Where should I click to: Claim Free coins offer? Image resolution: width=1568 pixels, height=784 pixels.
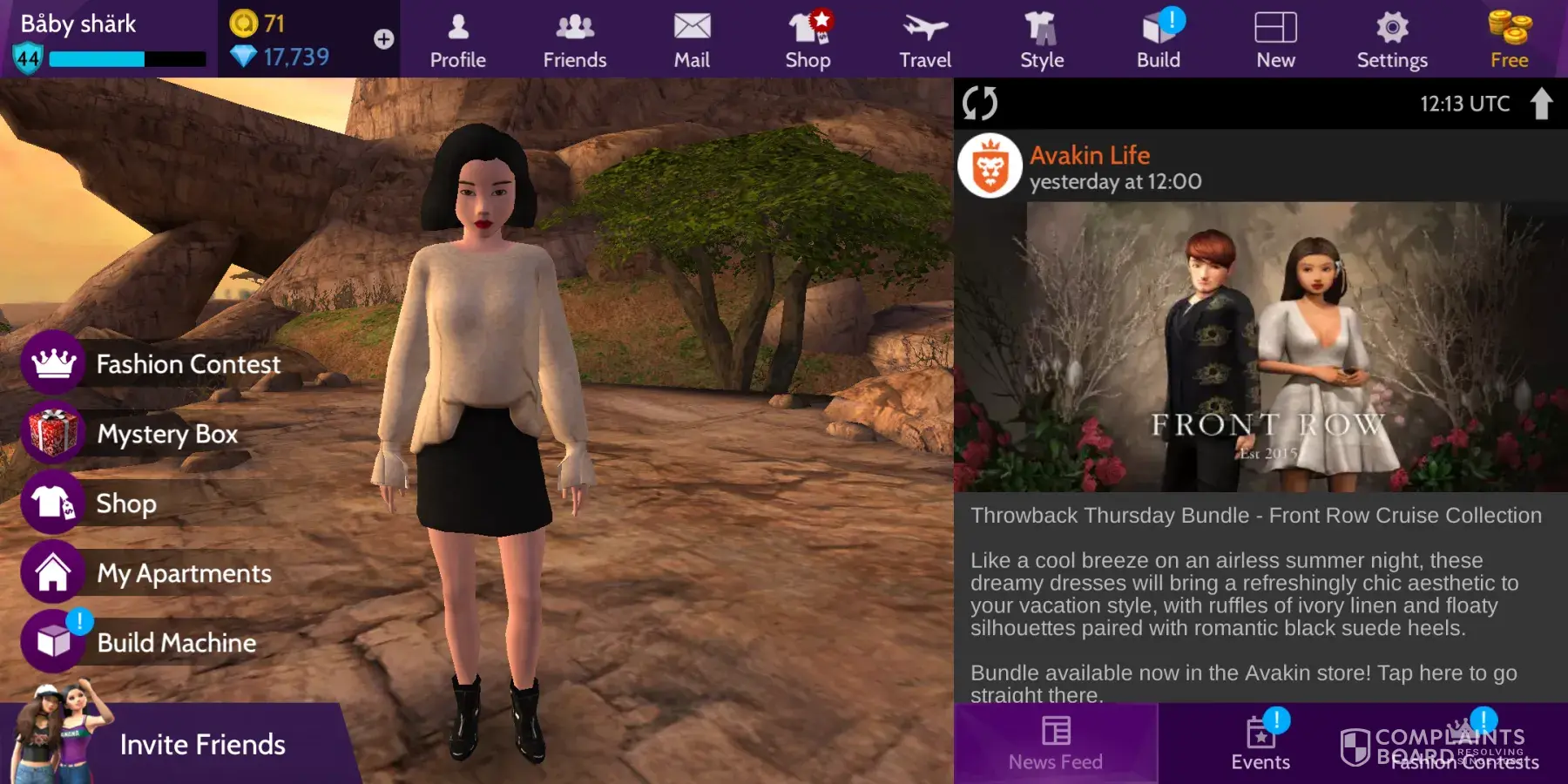pyautogui.click(x=1510, y=40)
